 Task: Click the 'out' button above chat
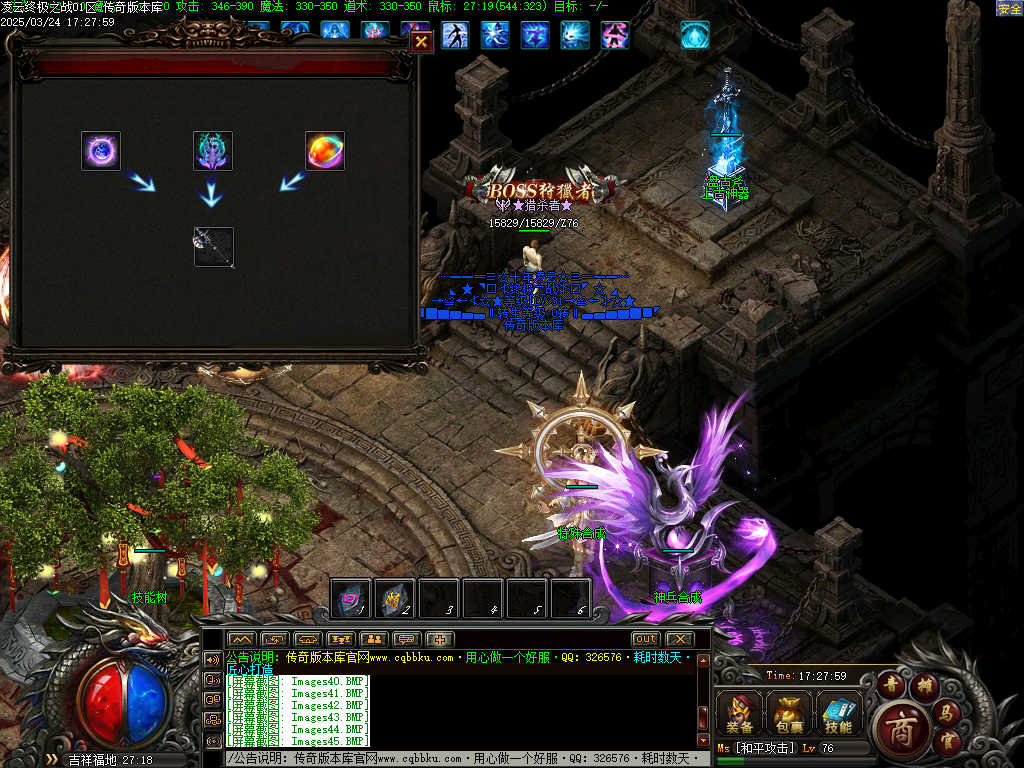pos(645,639)
